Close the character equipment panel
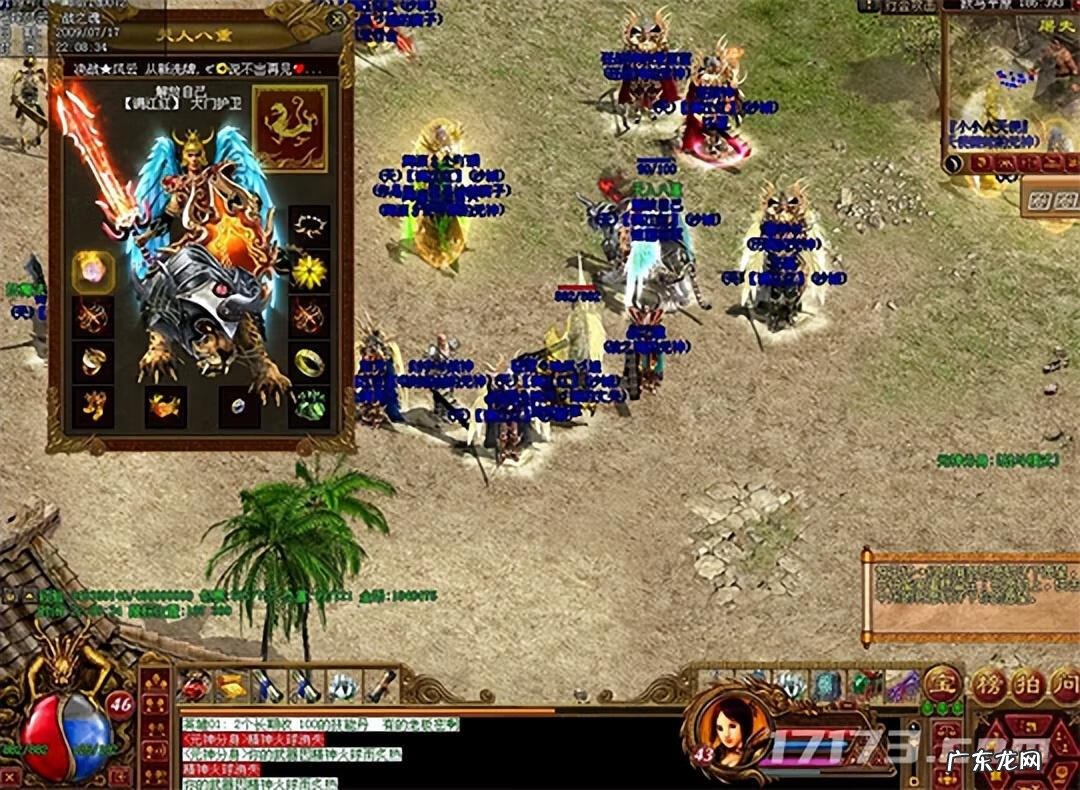 click(338, 19)
